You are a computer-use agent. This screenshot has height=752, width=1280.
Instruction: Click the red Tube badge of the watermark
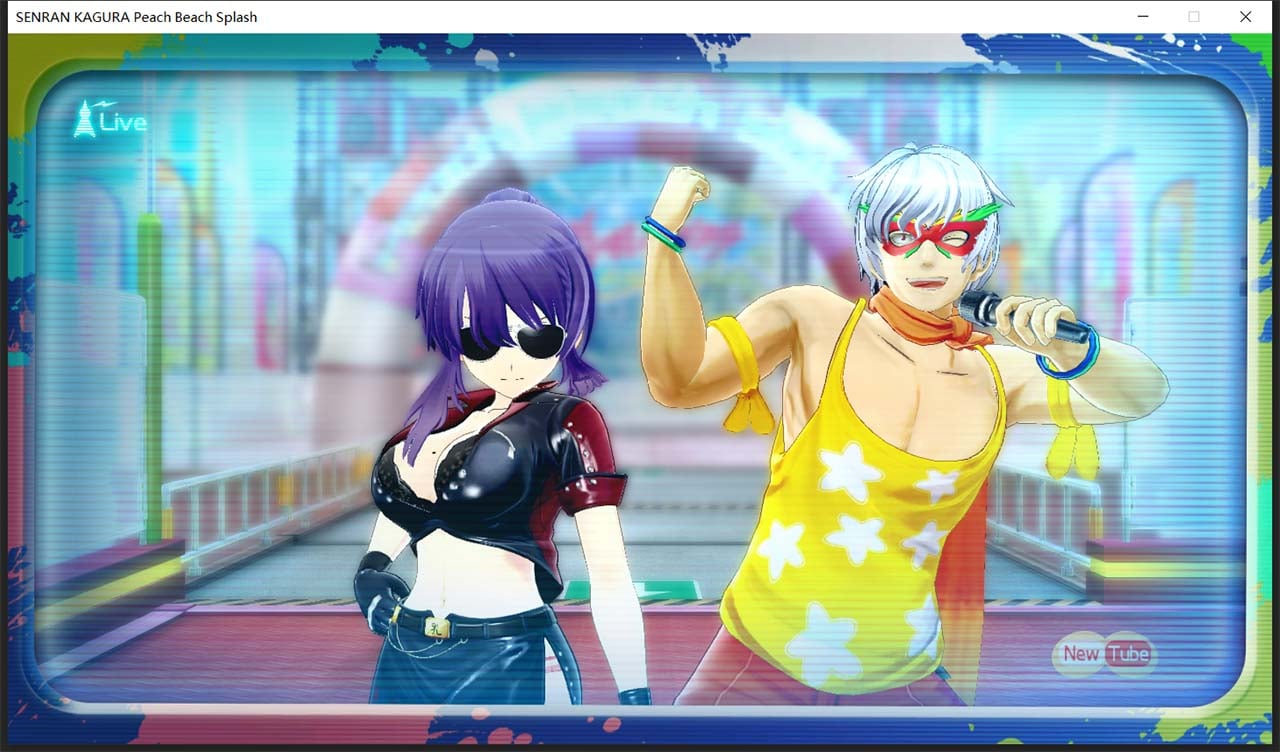click(1128, 652)
